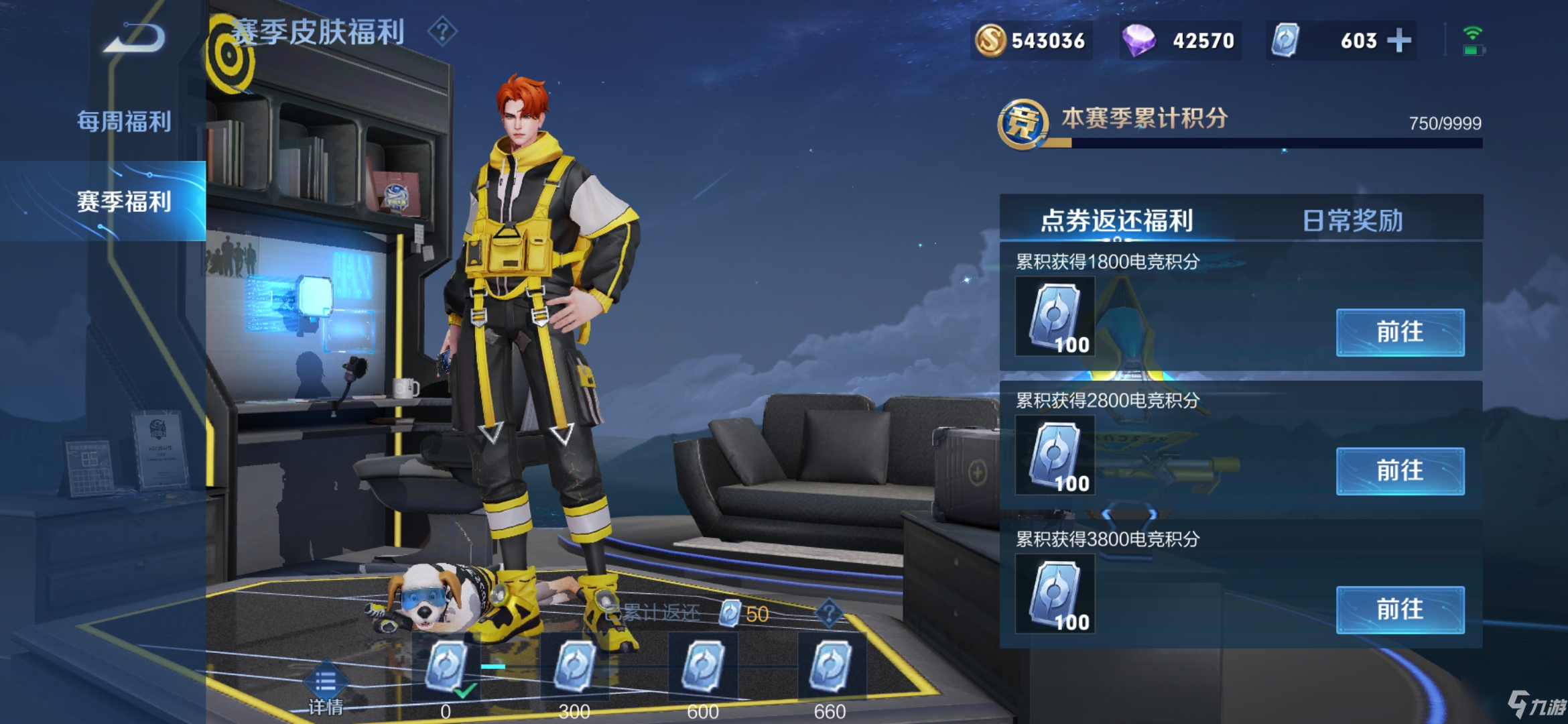The width and height of the screenshot is (1568, 724).
Task: Select the 600 milestone voucher reward
Action: (703, 667)
